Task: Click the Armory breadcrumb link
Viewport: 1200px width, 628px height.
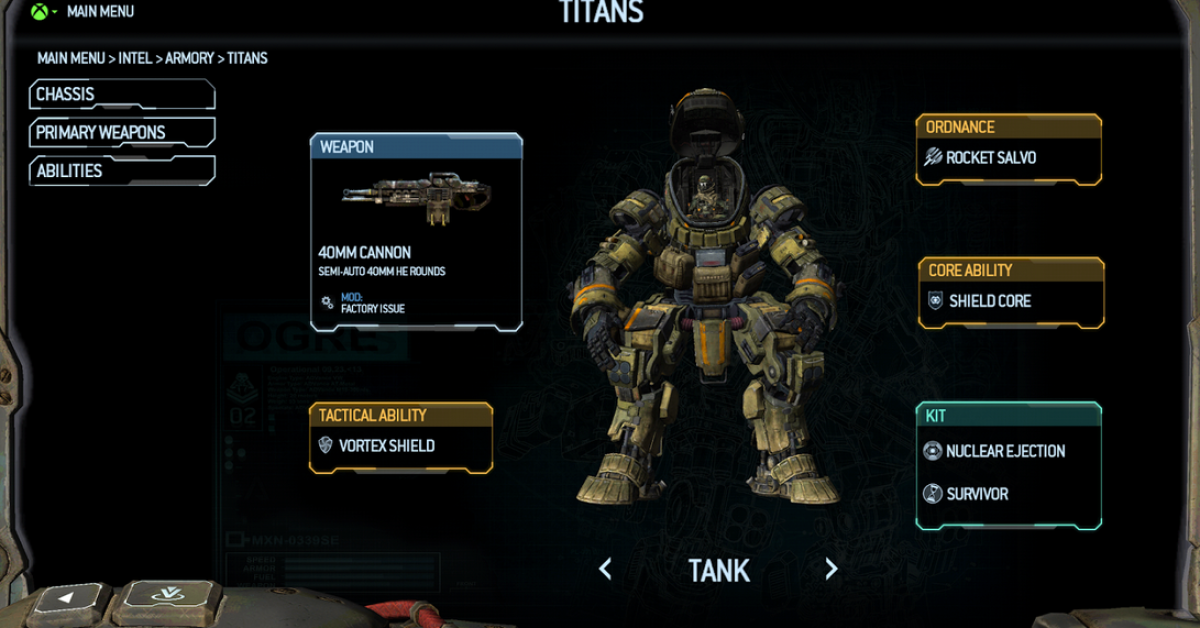Action: (x=190, y=58)
